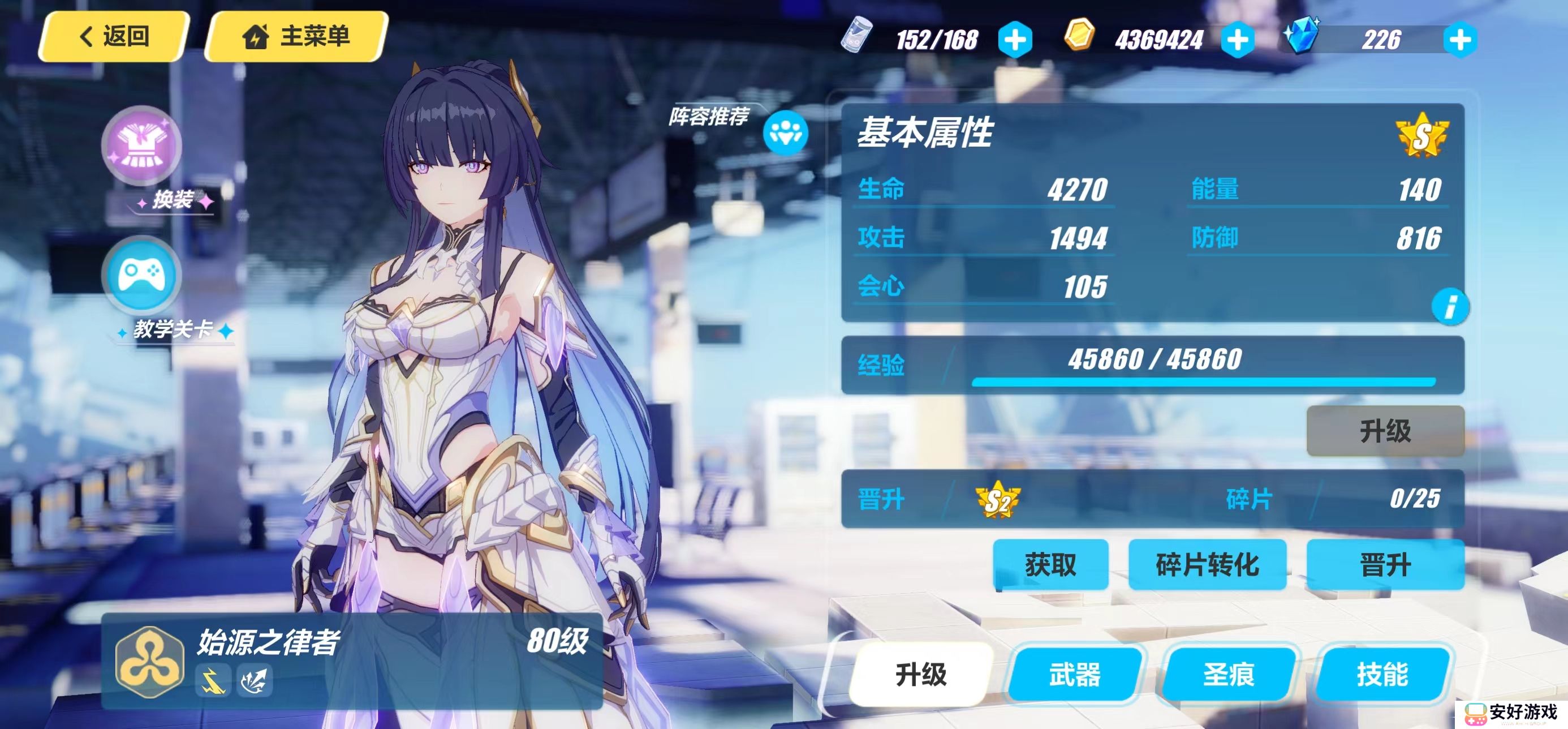This screenshot has width=1568, height=729.
Task: Open the 换装 outfit change icon
Action: pos(141,146)
